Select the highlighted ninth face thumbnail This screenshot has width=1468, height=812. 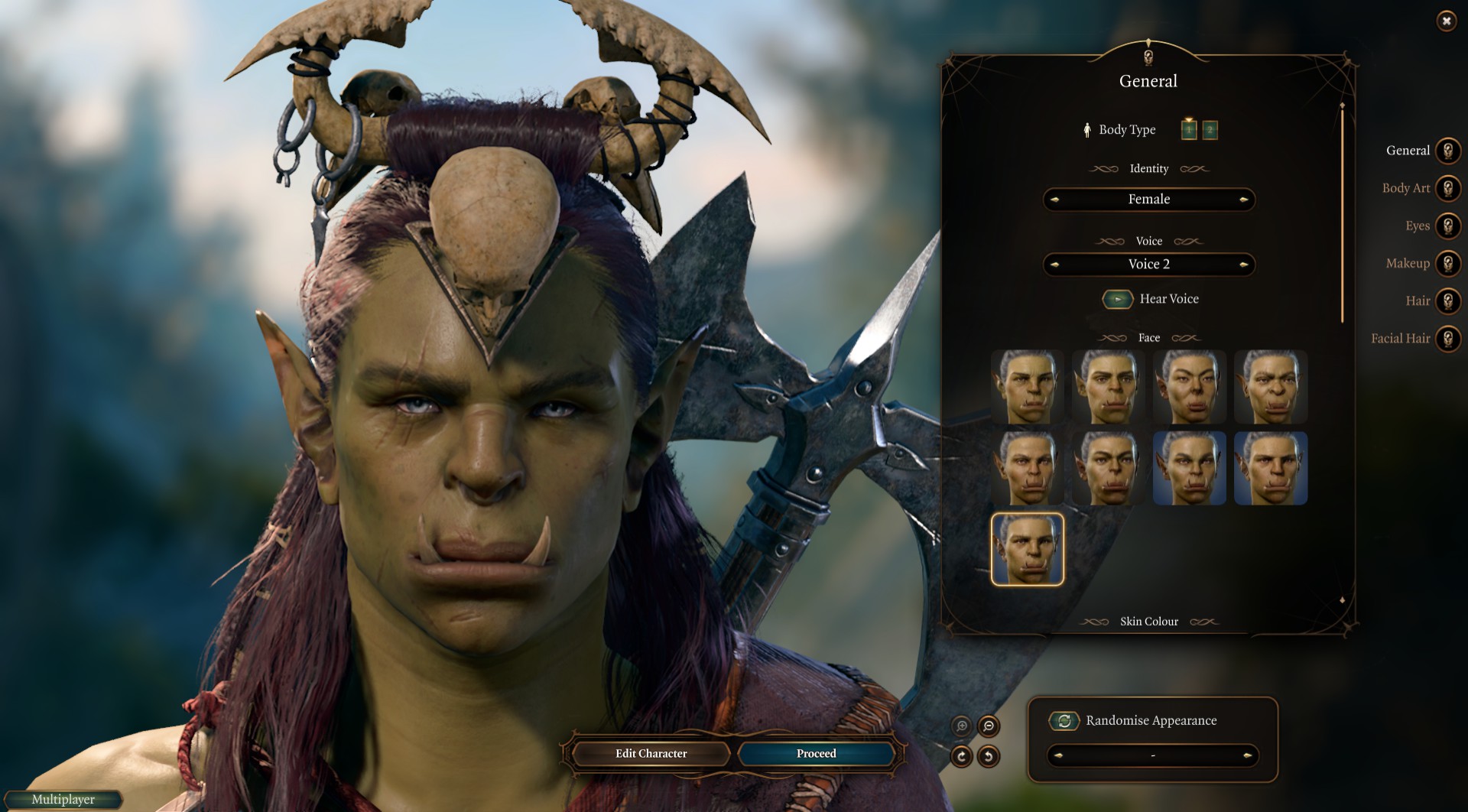[1027, 549]
